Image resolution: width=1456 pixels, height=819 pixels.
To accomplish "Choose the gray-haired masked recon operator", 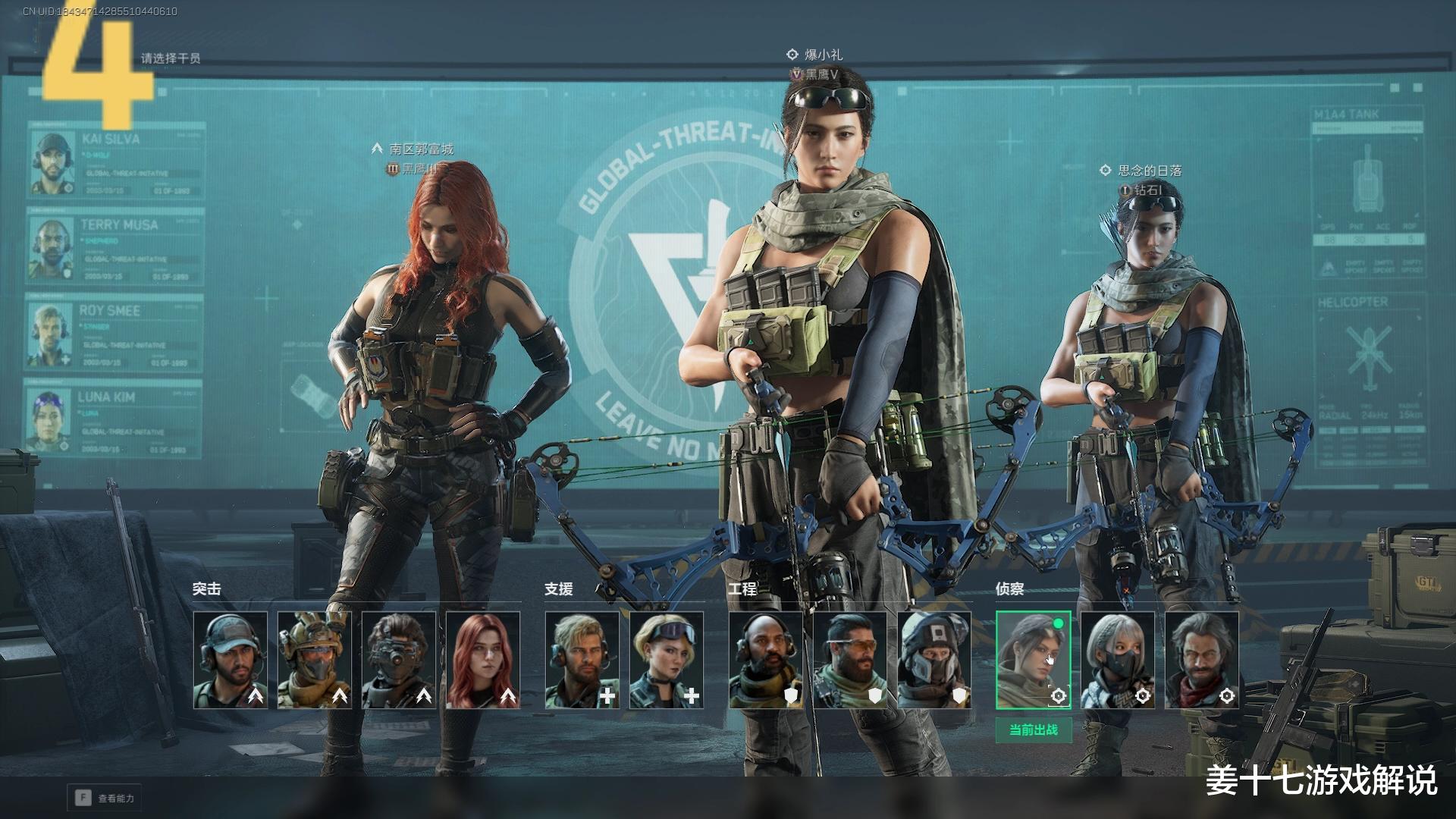I will click(x=1117, y=660).
